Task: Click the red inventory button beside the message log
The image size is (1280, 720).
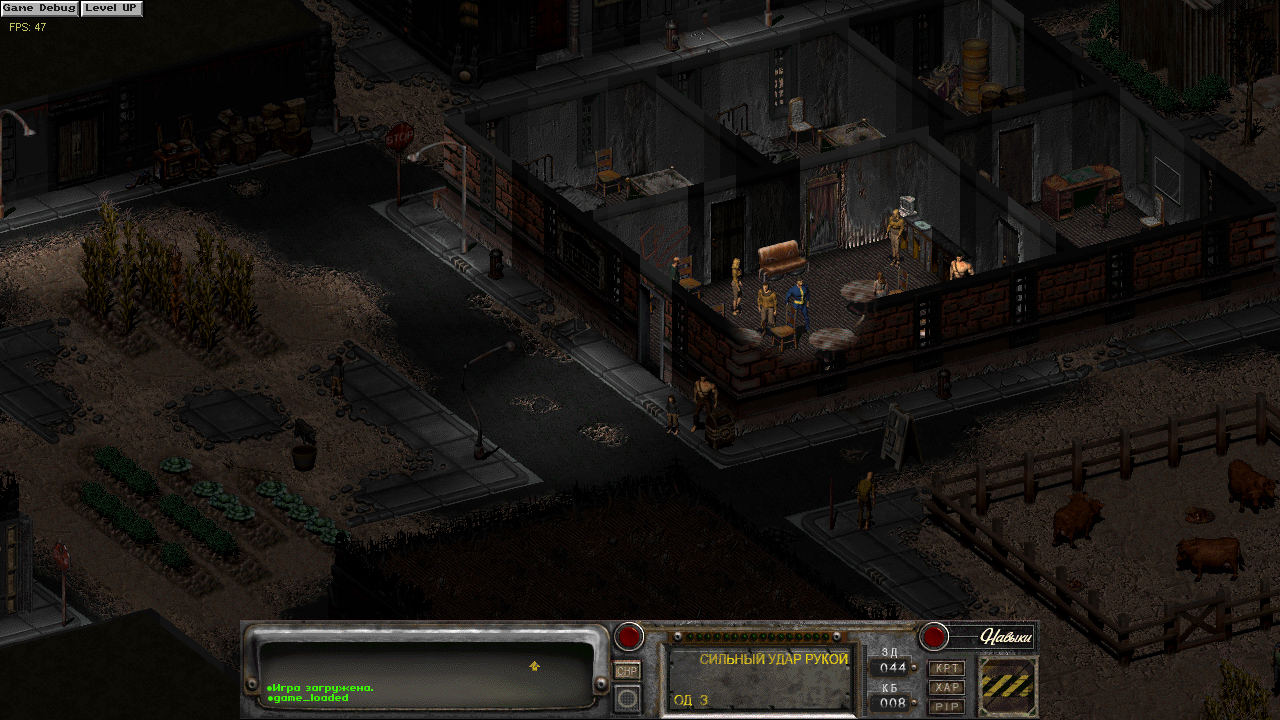Action: click(x=629, y=635)
